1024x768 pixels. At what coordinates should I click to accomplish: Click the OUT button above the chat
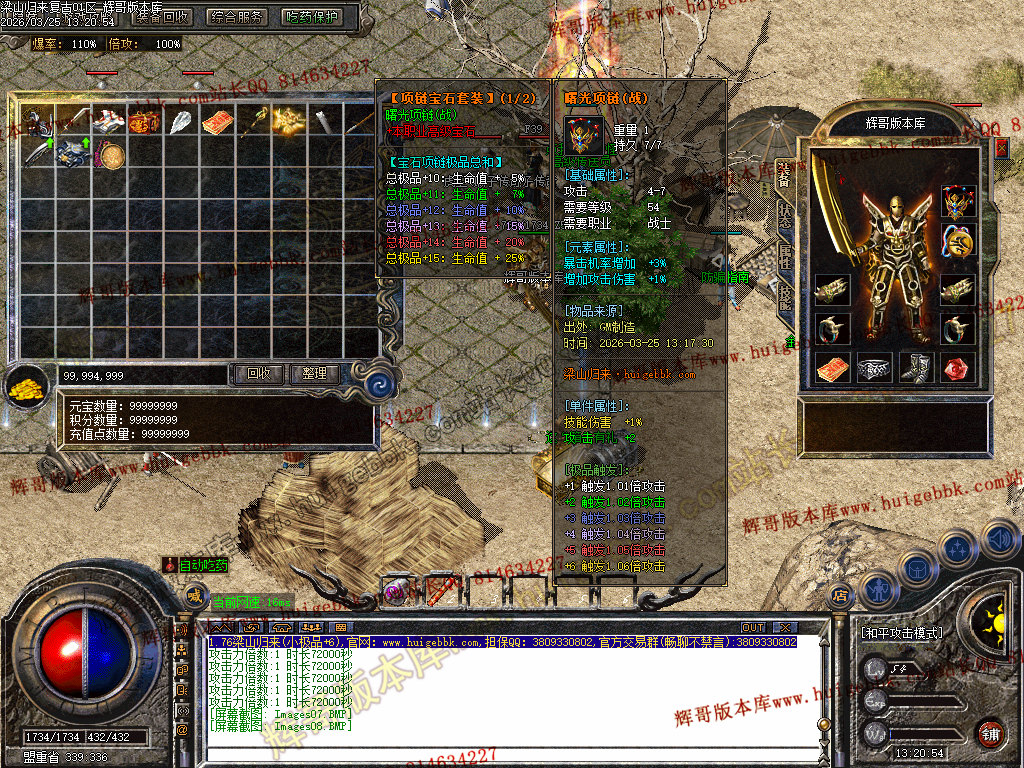[752, 627]
